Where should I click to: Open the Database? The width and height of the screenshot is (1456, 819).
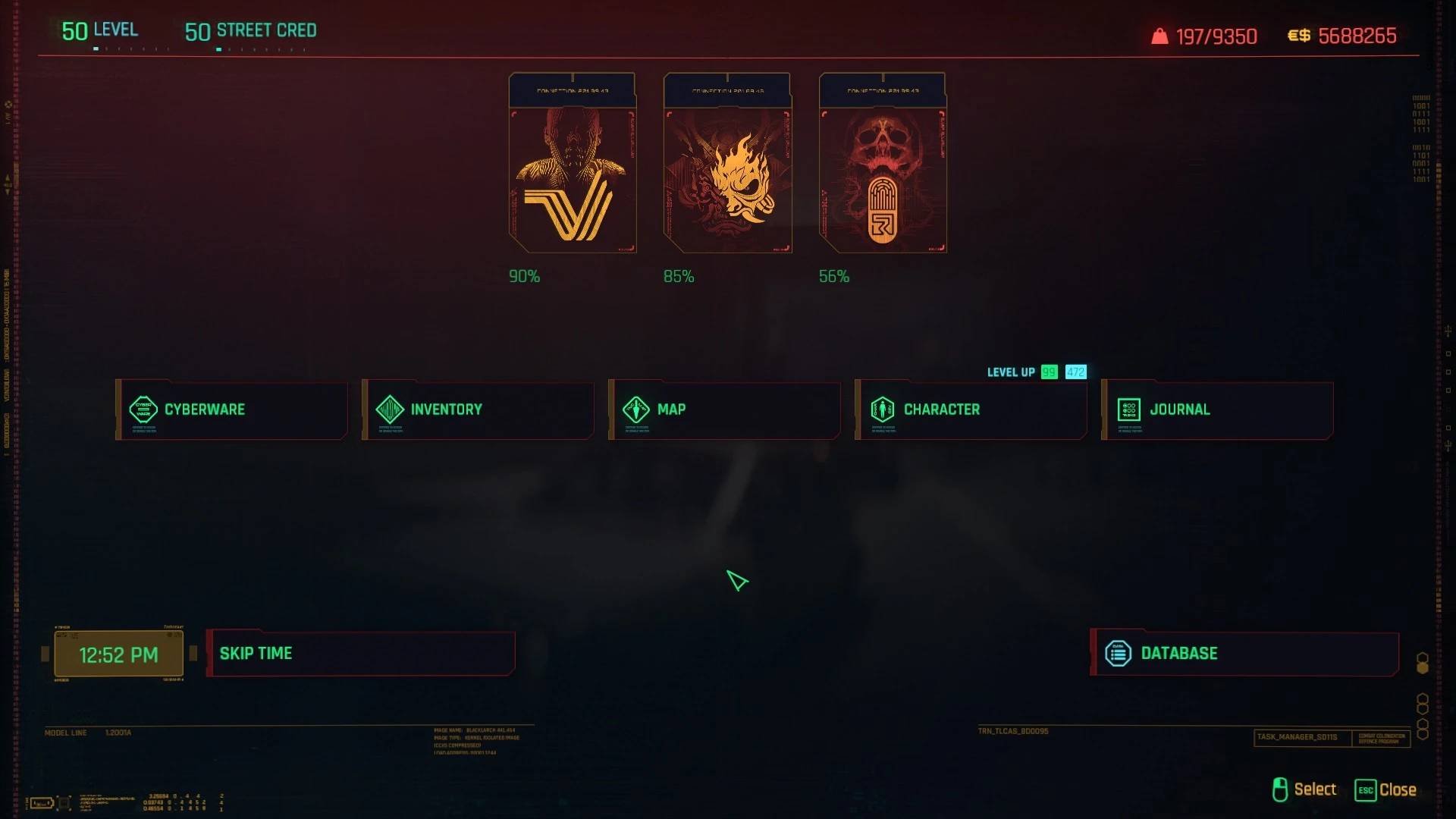[1244, 653]
